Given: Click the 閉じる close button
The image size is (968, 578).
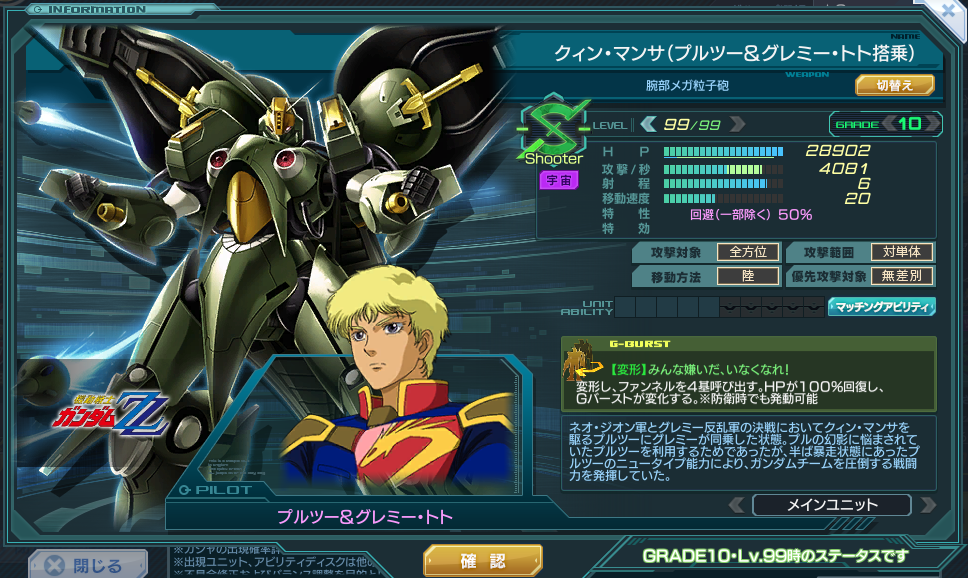Looking at the screenshot, I should 84,565.
